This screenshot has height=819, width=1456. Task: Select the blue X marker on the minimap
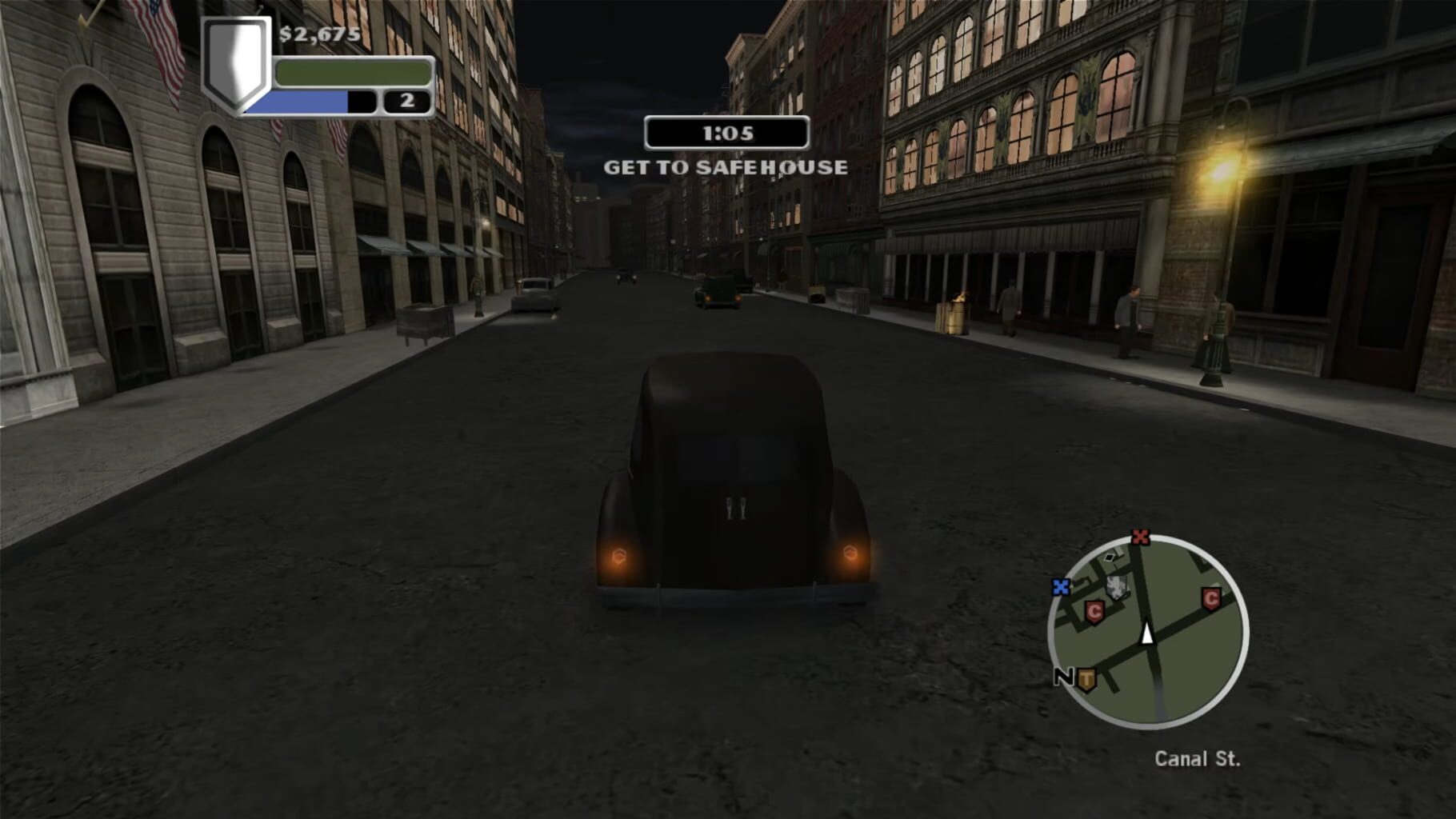(1062, 586)
